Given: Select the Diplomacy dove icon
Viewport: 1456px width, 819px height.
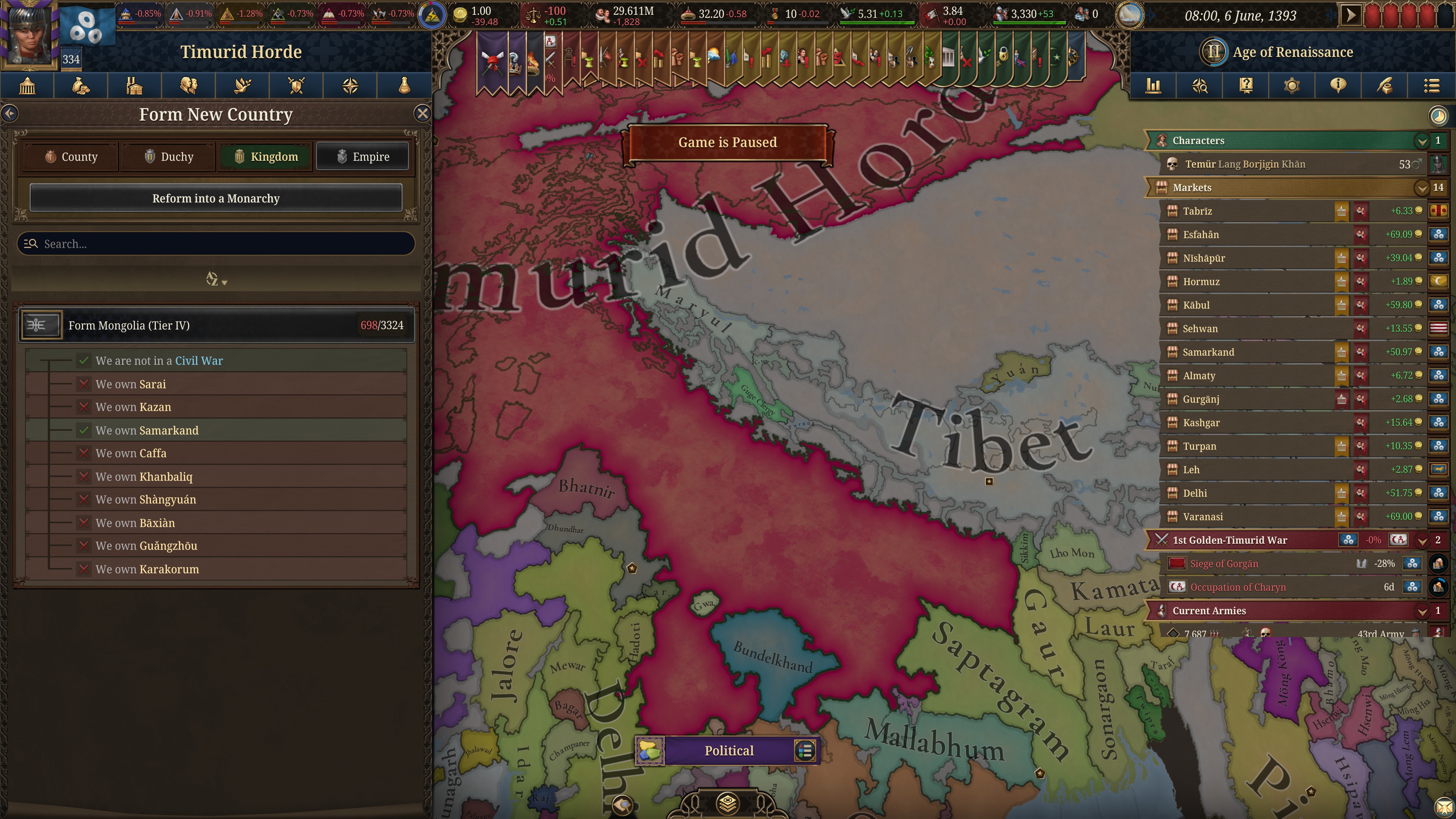Looking at the screenshot, I should coord(243,85).
